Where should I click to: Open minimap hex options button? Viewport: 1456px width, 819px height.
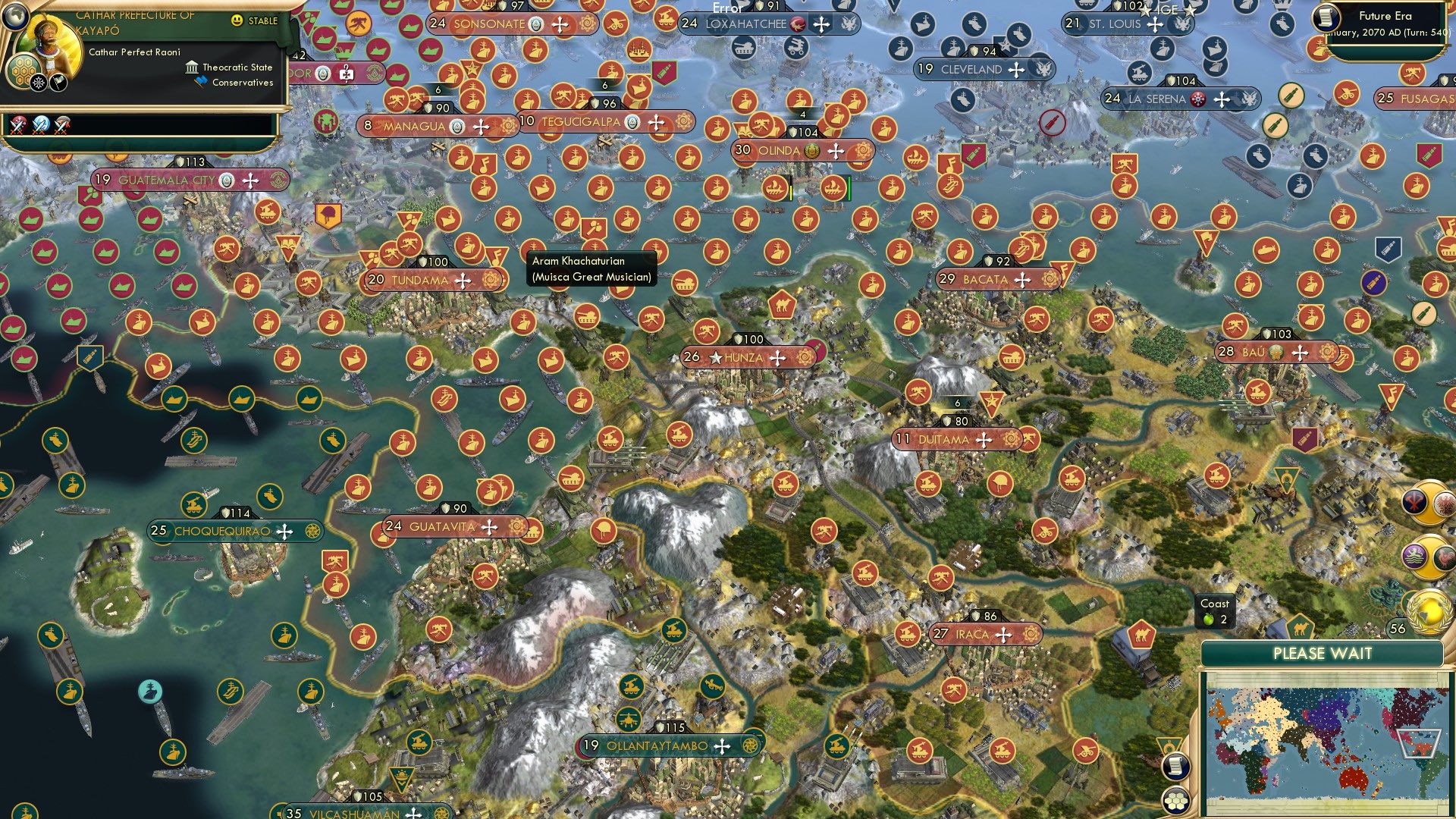[x=1175, y=799]
